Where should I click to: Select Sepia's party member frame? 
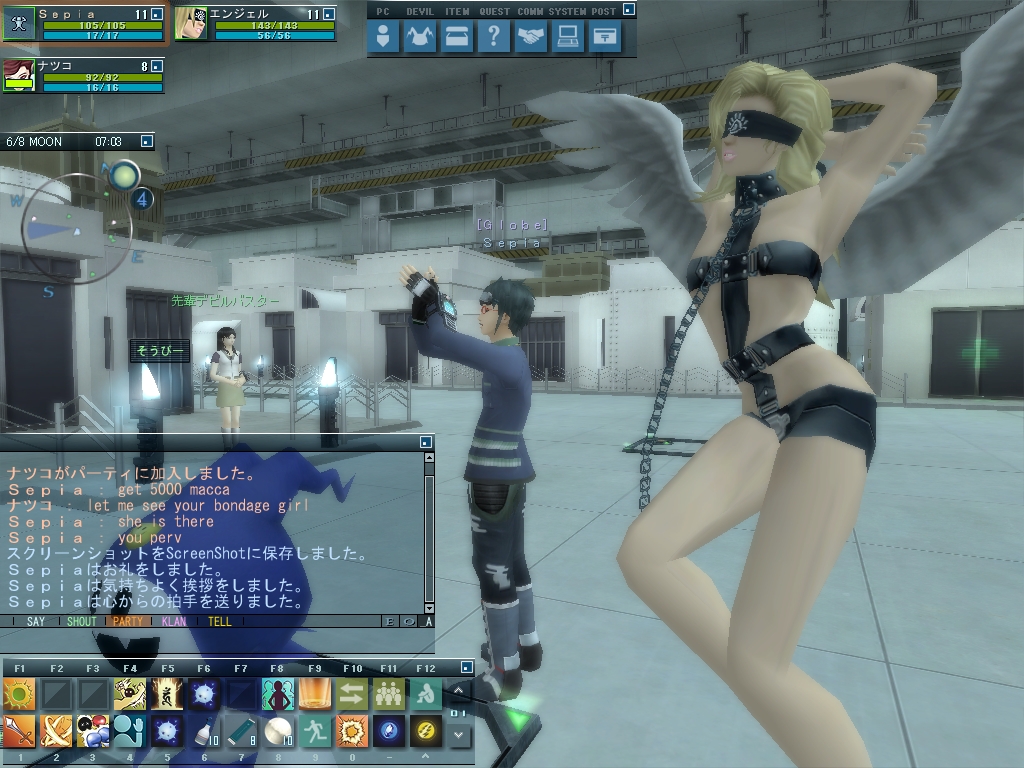[84, 23]
